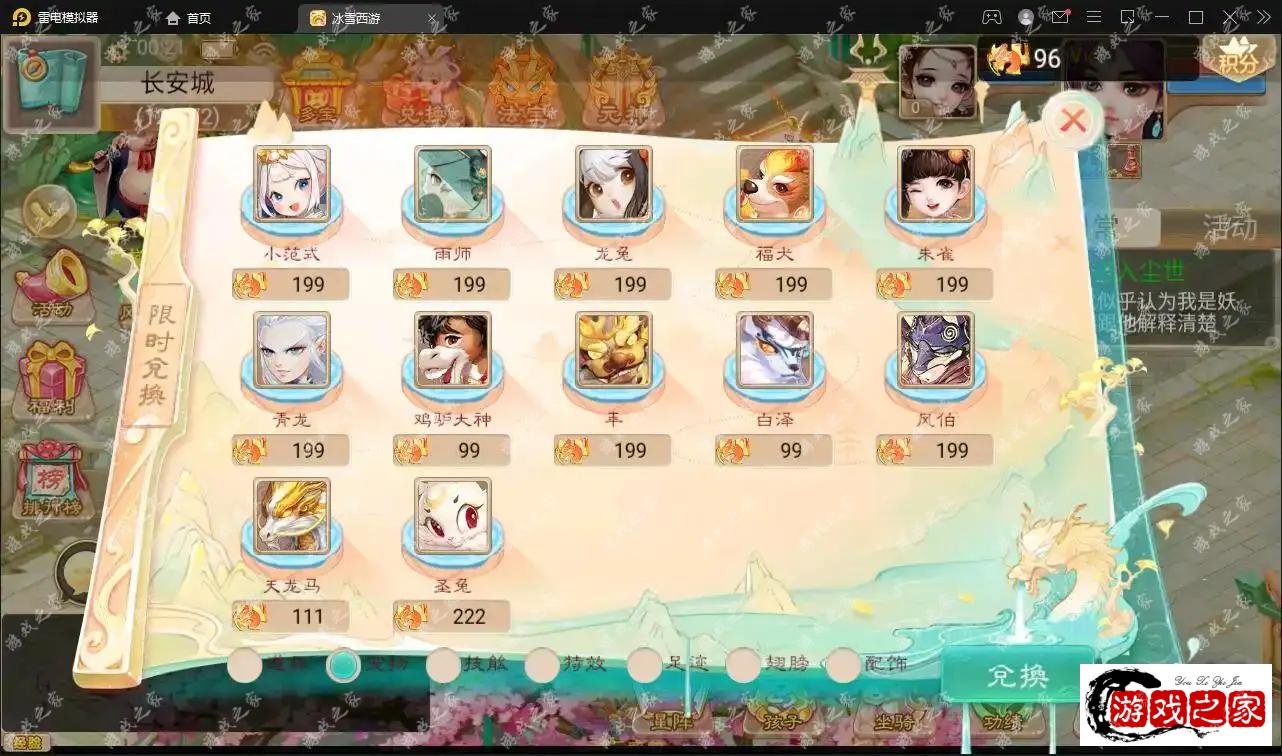This screenshot has width=1282, height=756.
Task: Select the 凤伯 pet portrait
Action: click(935, 350)
